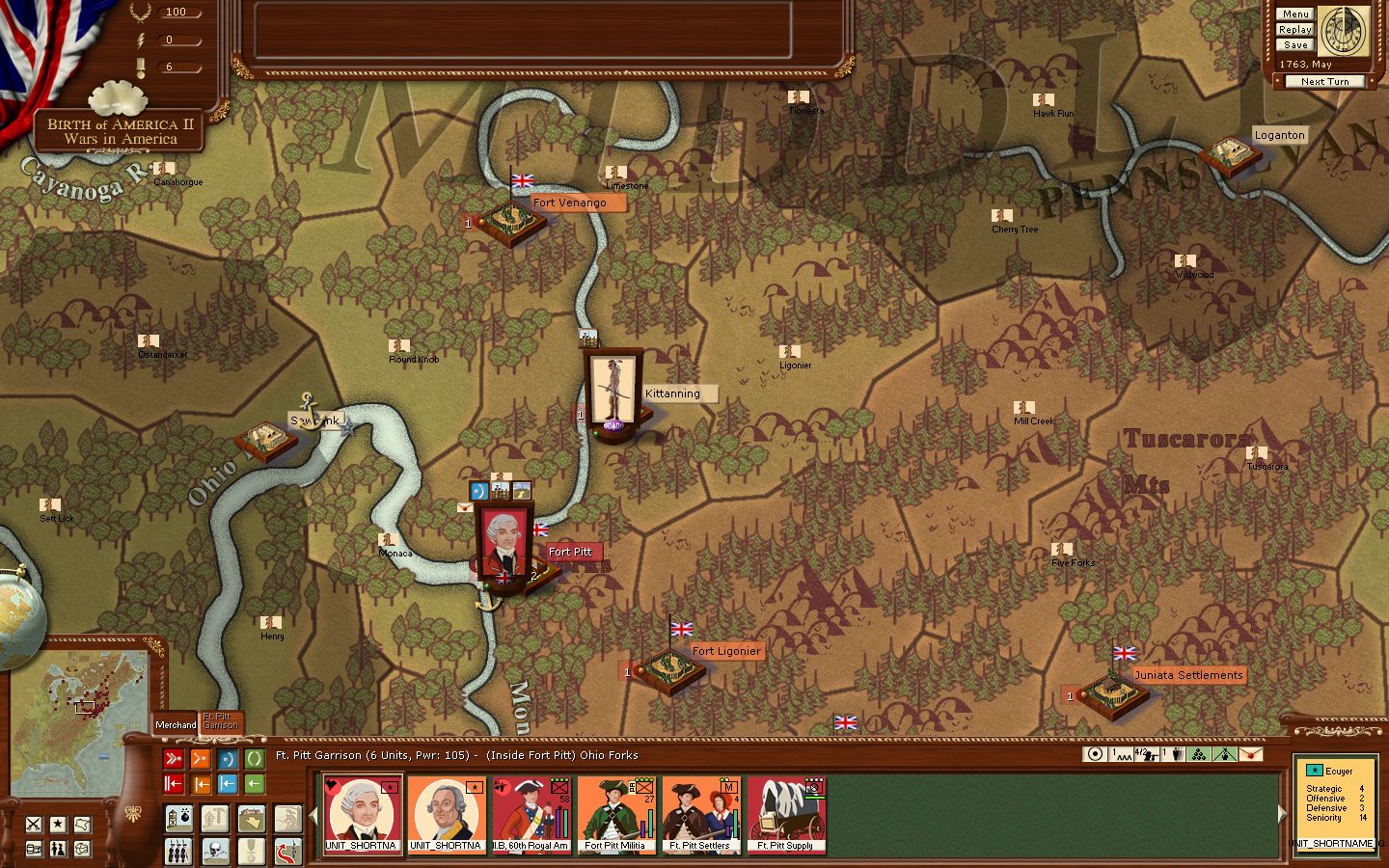Image resolution: width=1389 pixels, height=868 pixels.
Task: Select the Ft. Pitt Garrison tab
Action: (221, 721)
